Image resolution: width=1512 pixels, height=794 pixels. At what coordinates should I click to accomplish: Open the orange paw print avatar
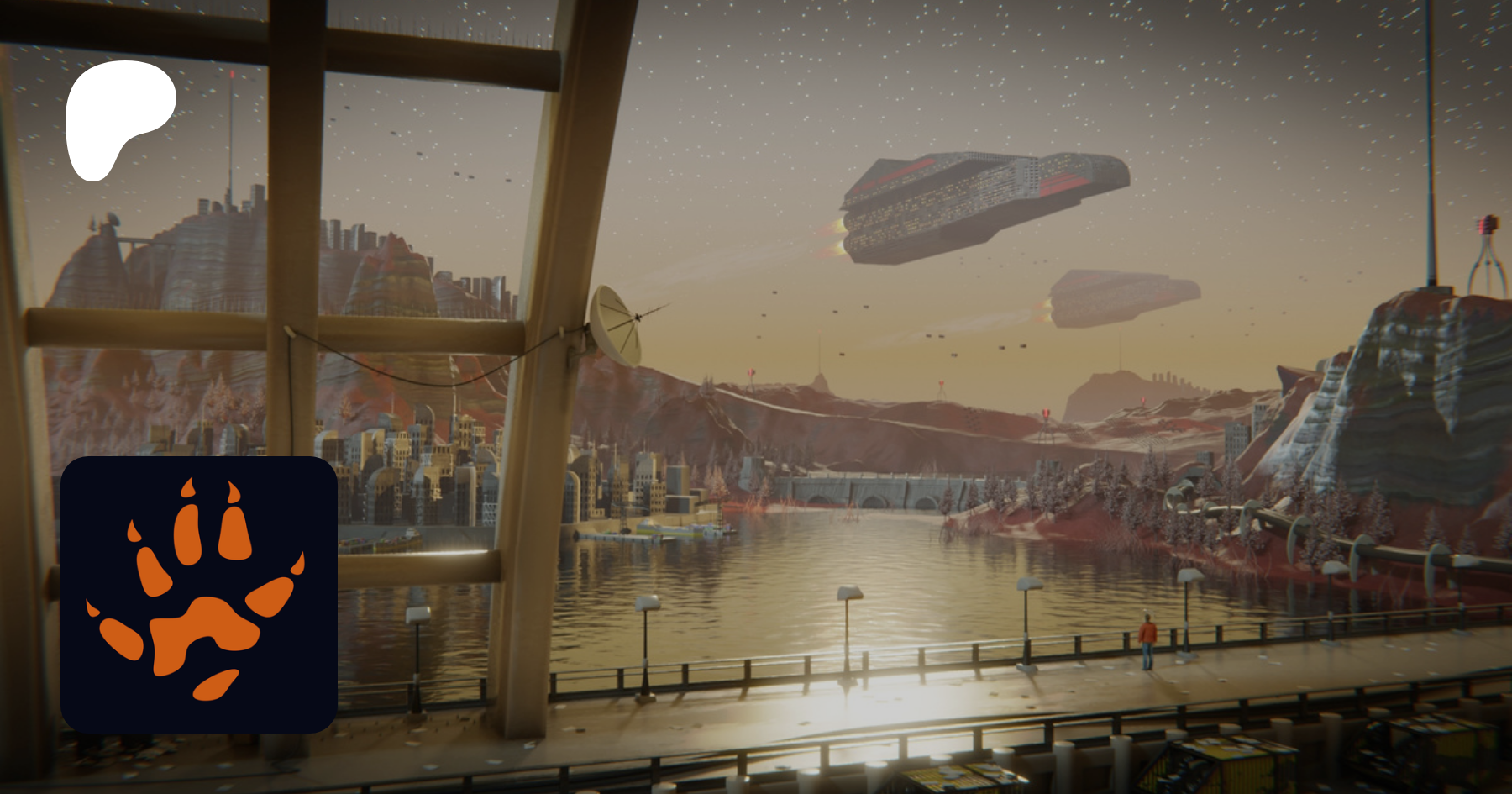(199, 594)
